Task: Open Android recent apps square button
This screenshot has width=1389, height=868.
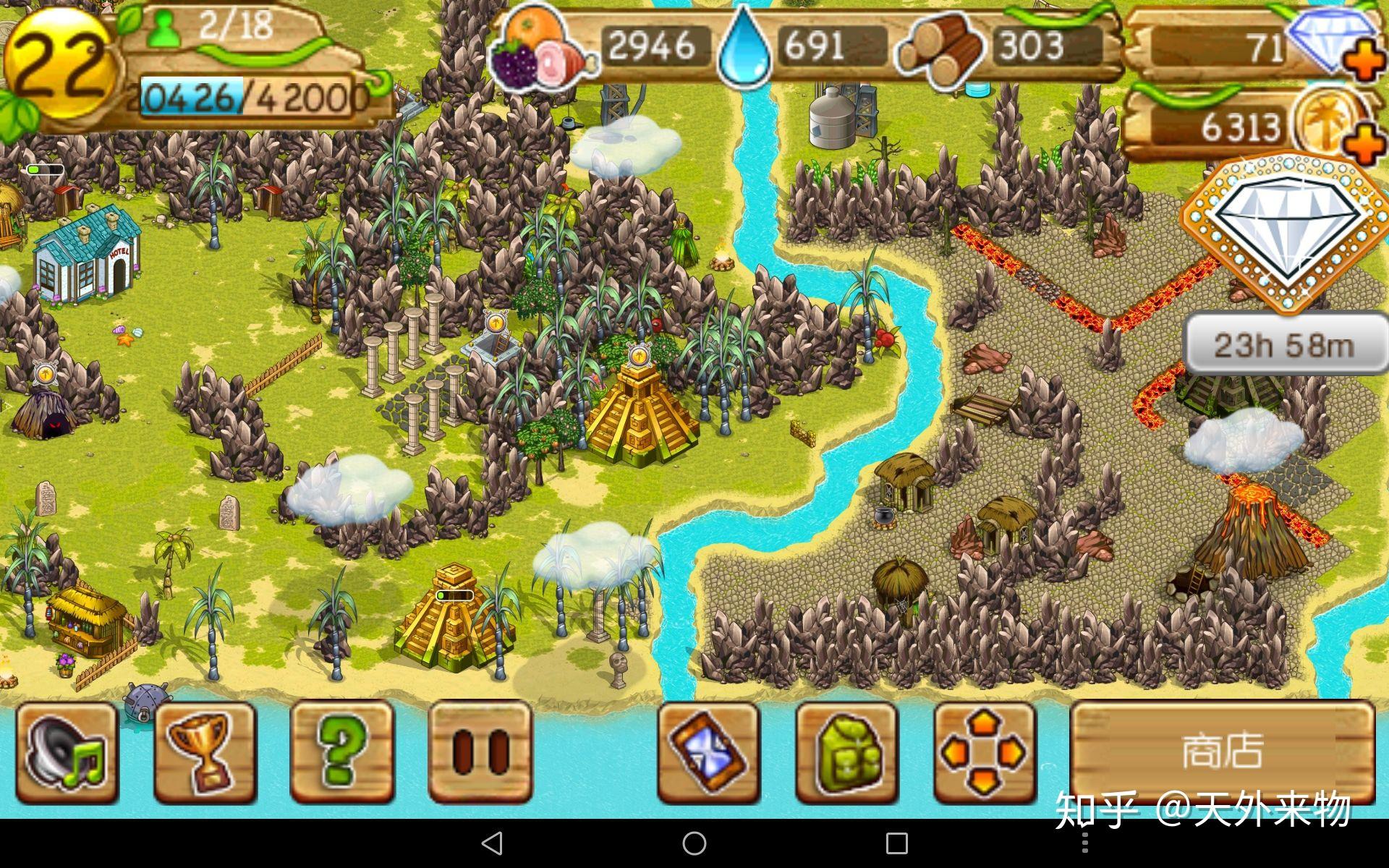Action: (x=897, y=843)
